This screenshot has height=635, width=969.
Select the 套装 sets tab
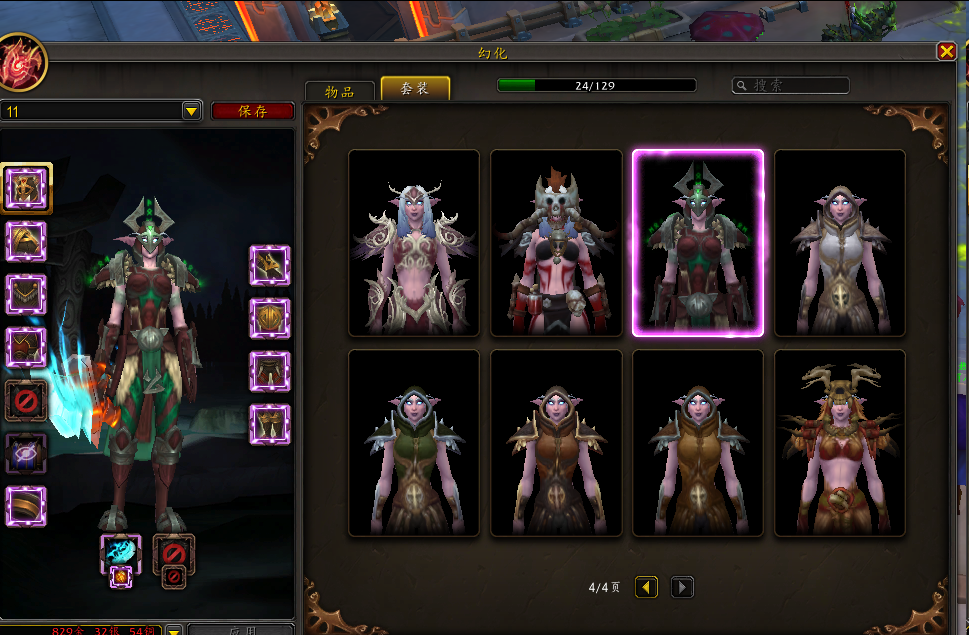click(x=415, y=89)
